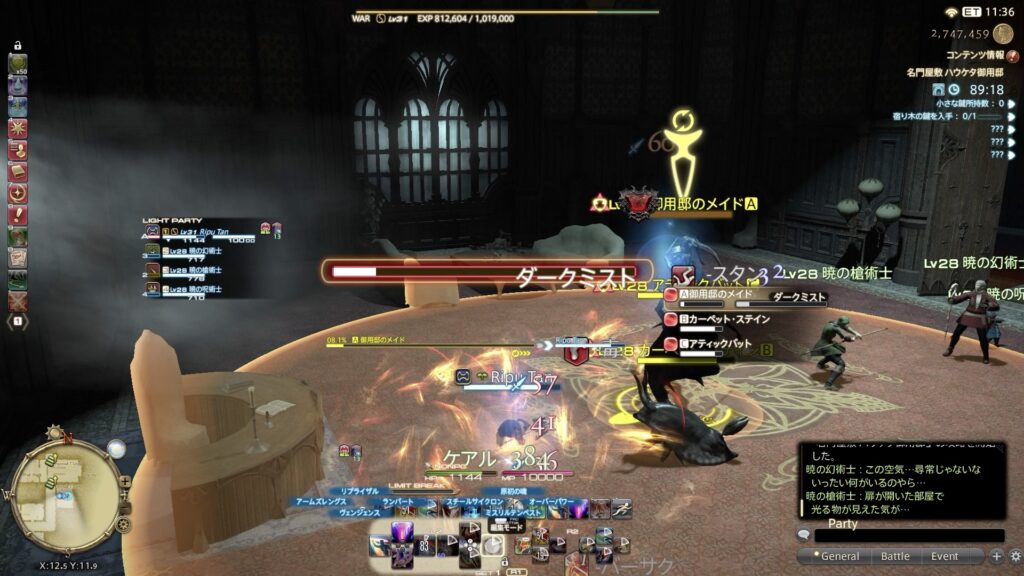Toggle the hotbar lock padlock icon

click(x=18, y=46)
